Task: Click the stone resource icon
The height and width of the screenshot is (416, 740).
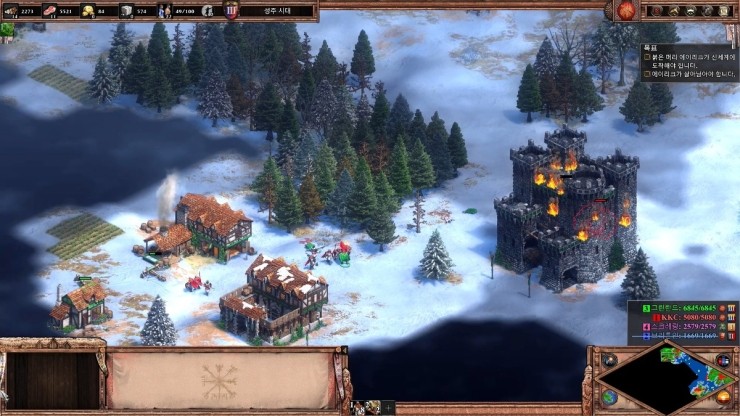Action: (127, 11)
